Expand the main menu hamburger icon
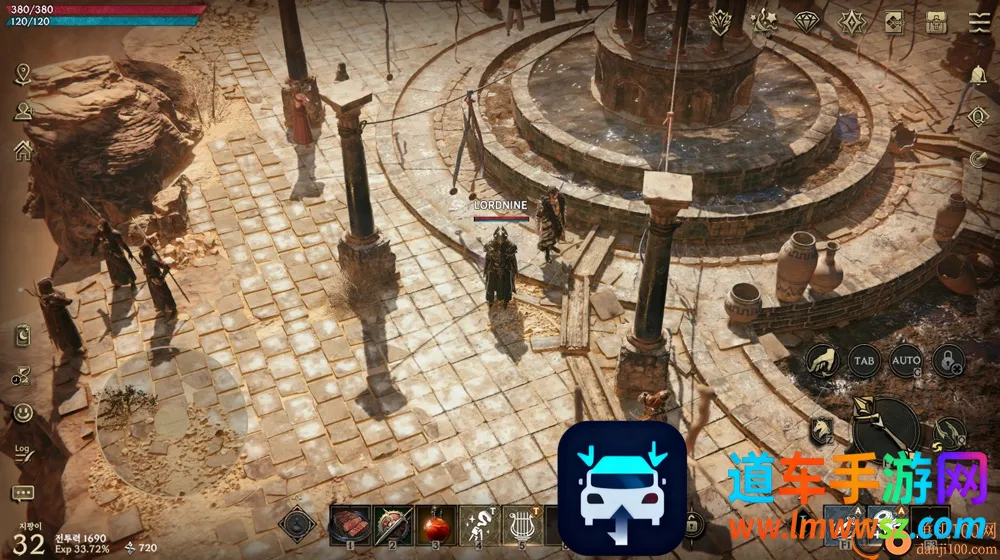This screenshot has height=560, width=1000. [979, 21]
